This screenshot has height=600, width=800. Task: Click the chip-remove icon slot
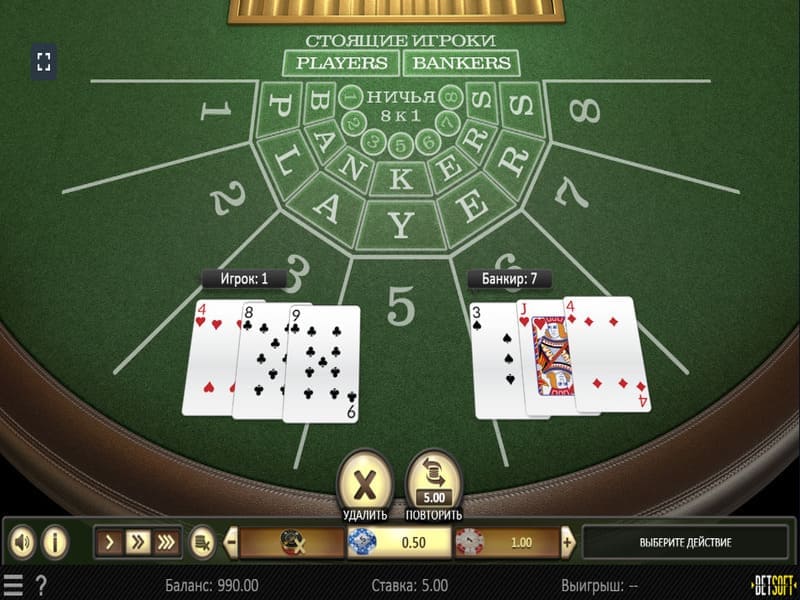(x=292, y=543)
